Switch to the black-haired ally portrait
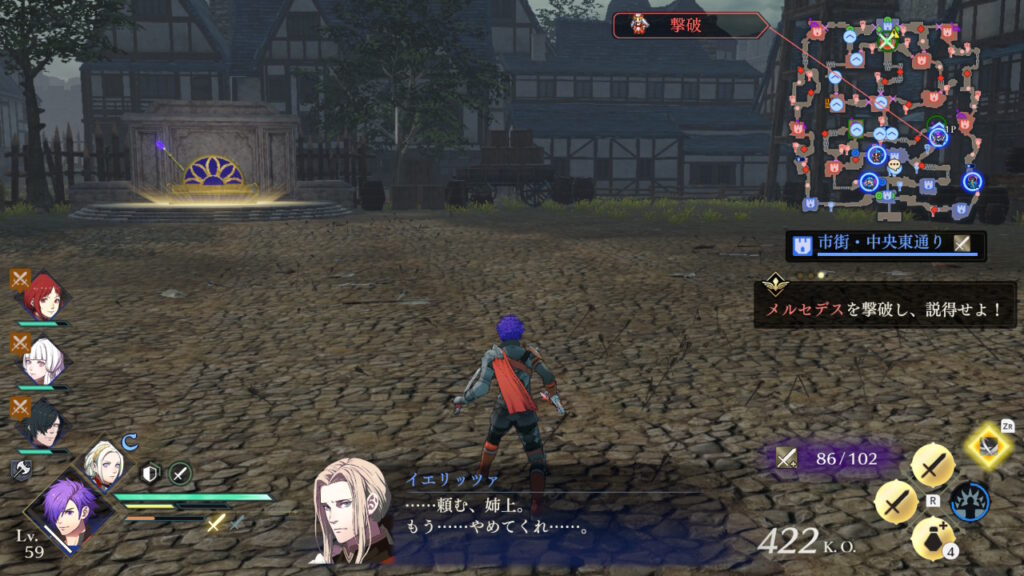This screenshot has width=1024, height=576. coord(42,424)
